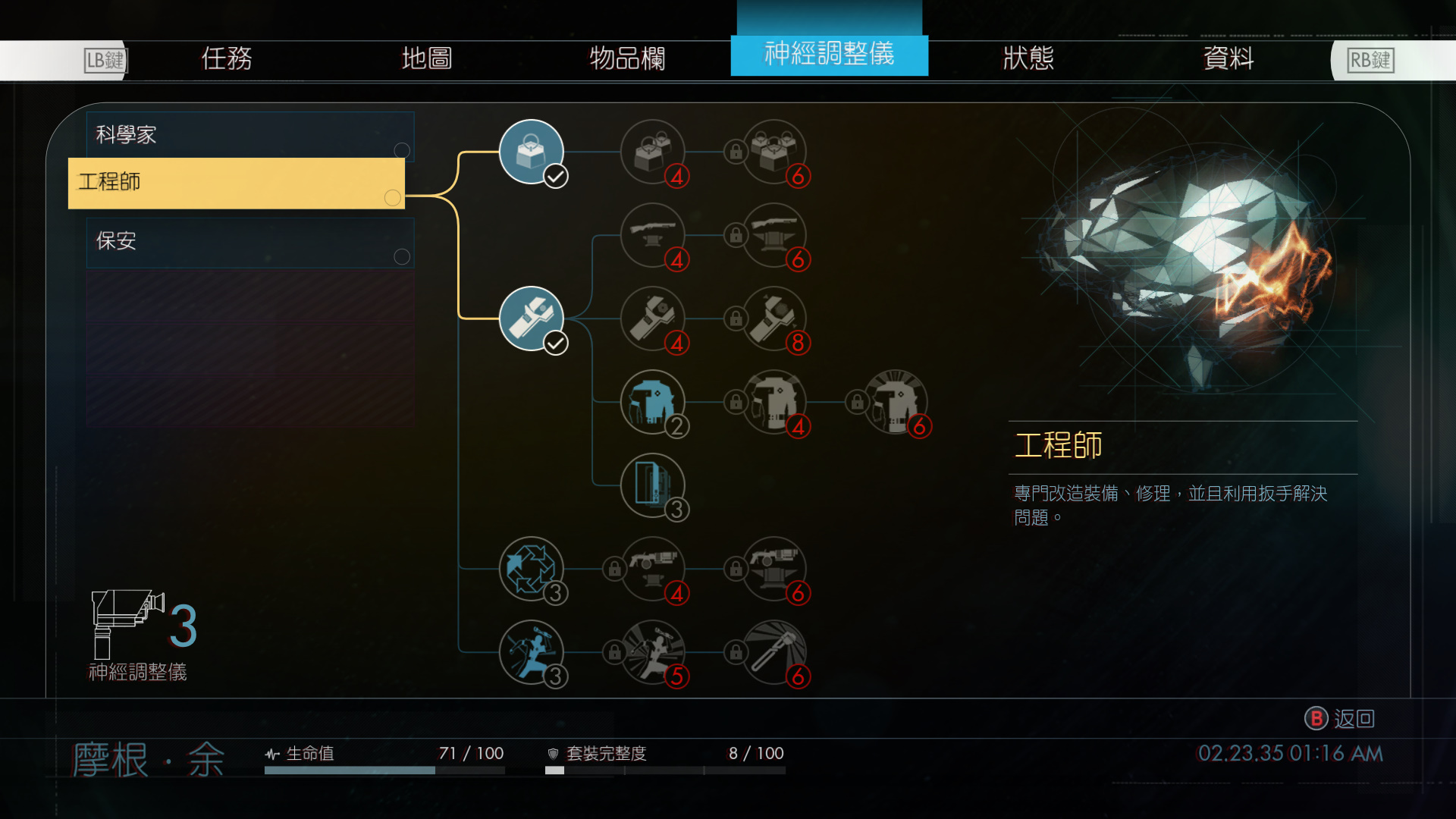This screenshot has height=819, width=1456.
Task: Select the recycling arrows skill costing 3
Action: click(532, 569)
